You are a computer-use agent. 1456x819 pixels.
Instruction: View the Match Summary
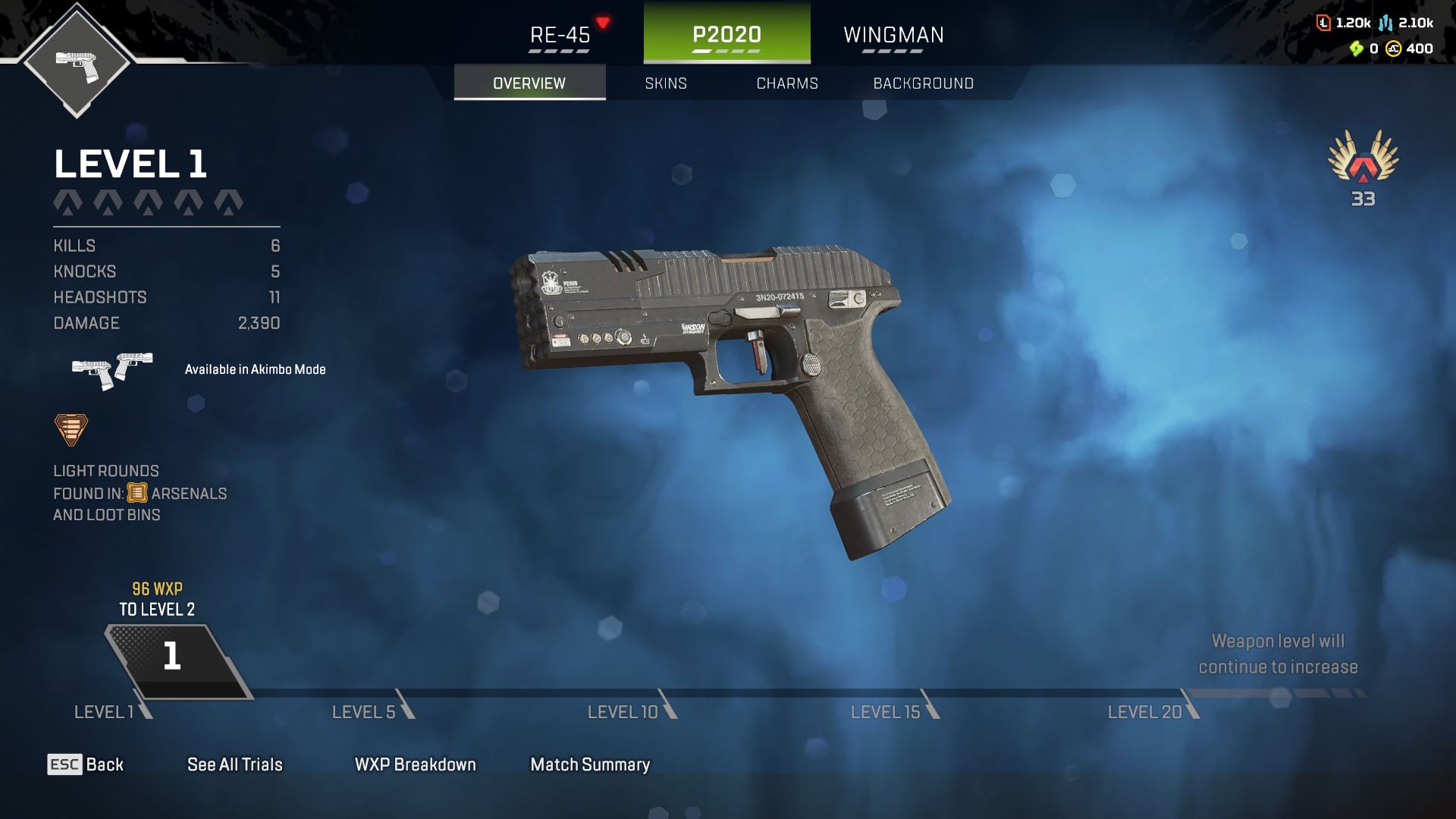click(590, 764)
